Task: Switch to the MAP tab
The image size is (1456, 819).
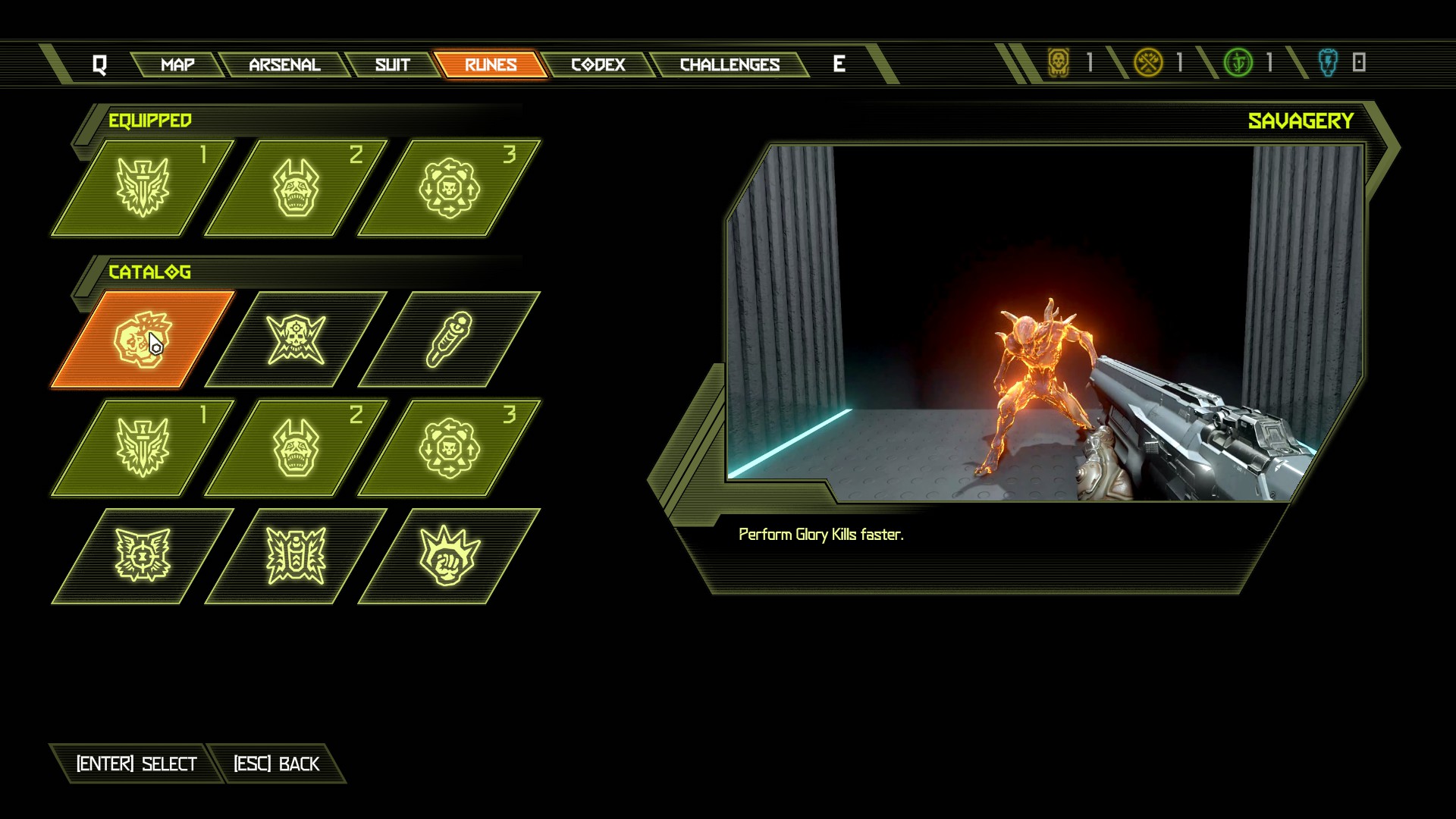Action: (x=177, y=65)
